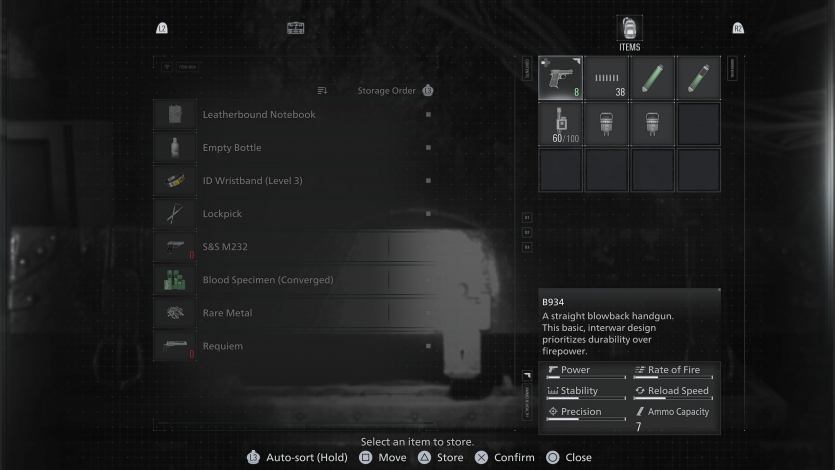This screenshot has height=470, width=835.
Task: Select the B934 handgun slot
Action: pyautogui.click(x=561, y=78)
